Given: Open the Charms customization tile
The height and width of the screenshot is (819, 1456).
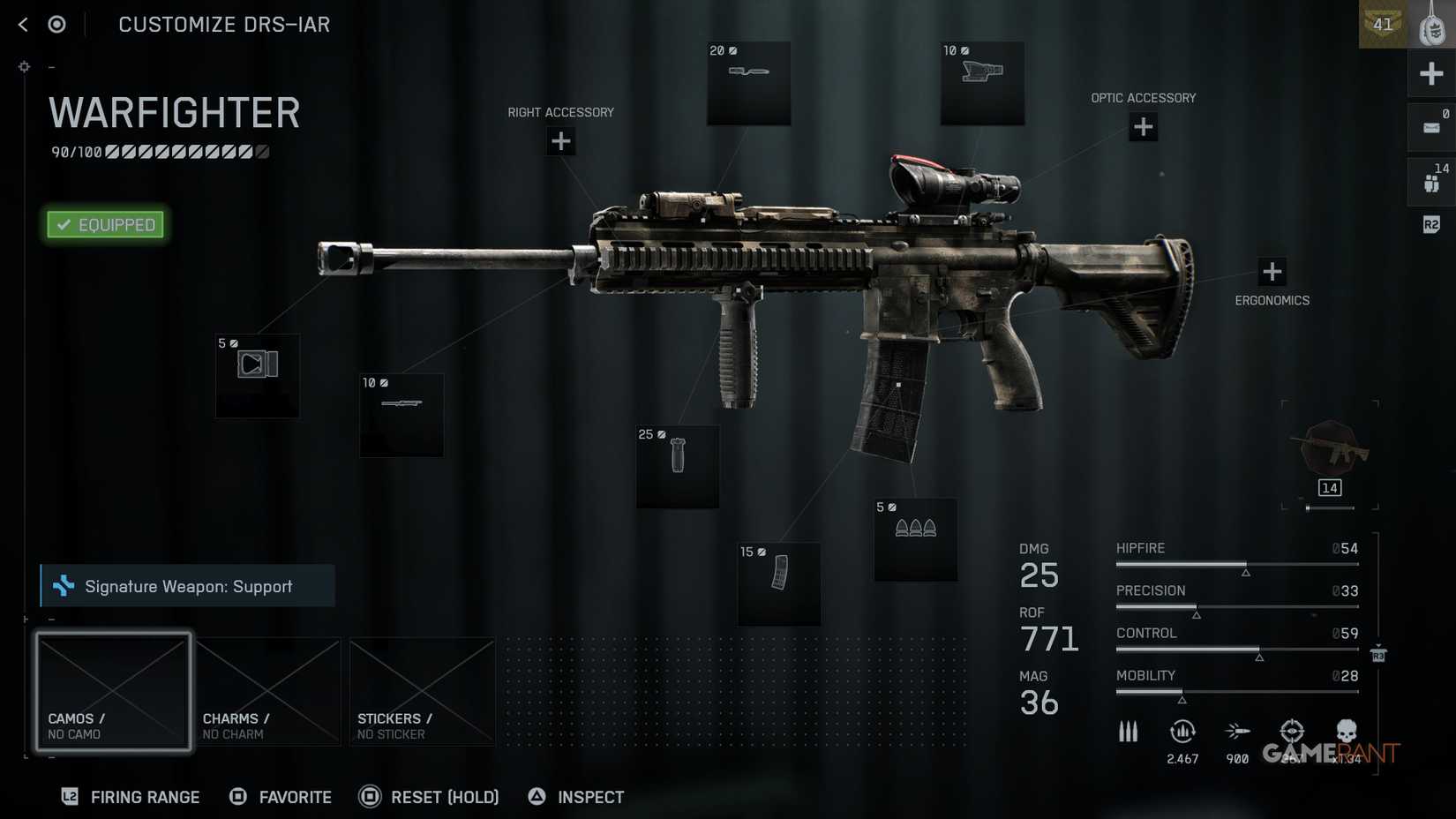Looking at the screenshot, I should 268,692.
